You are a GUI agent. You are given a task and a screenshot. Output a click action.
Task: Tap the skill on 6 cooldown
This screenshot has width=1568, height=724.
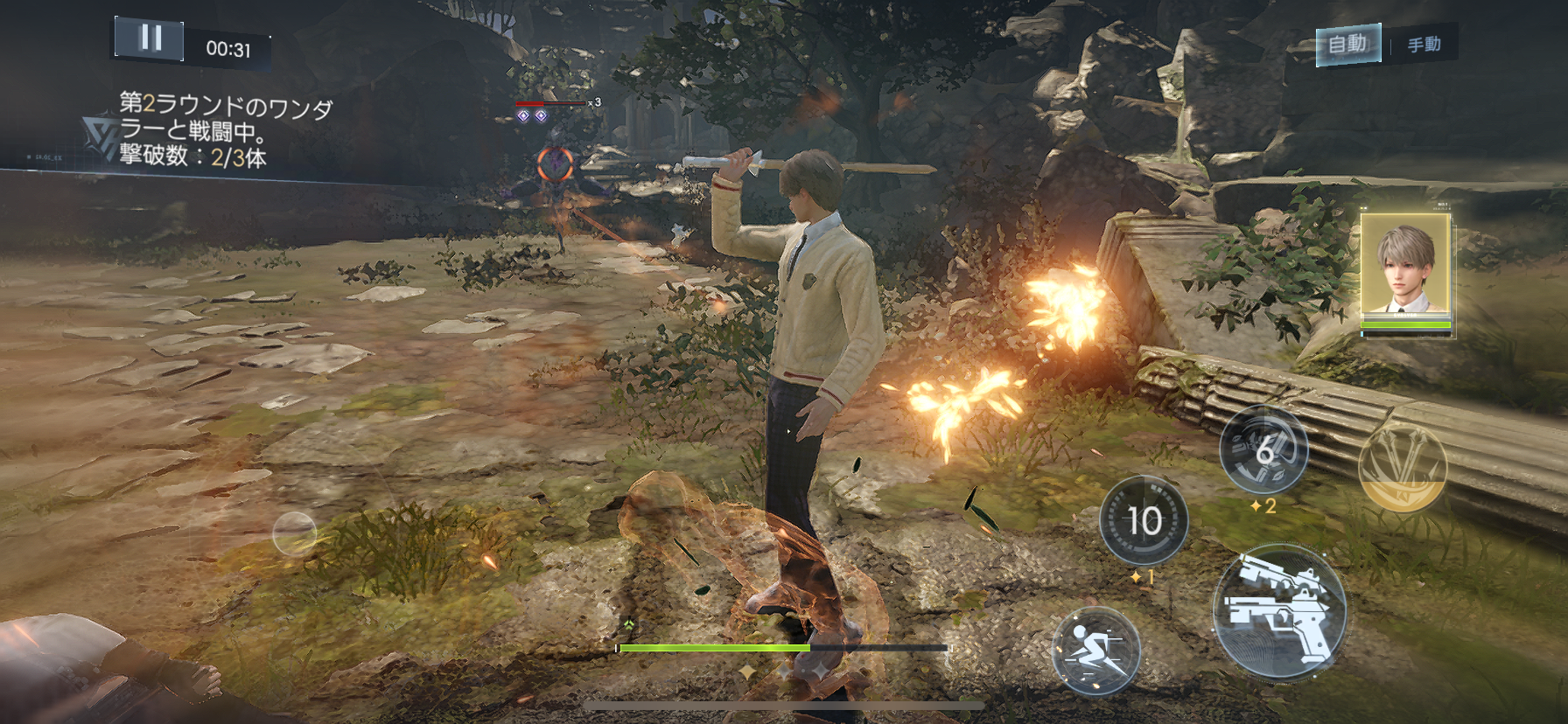coord(1263,450)
